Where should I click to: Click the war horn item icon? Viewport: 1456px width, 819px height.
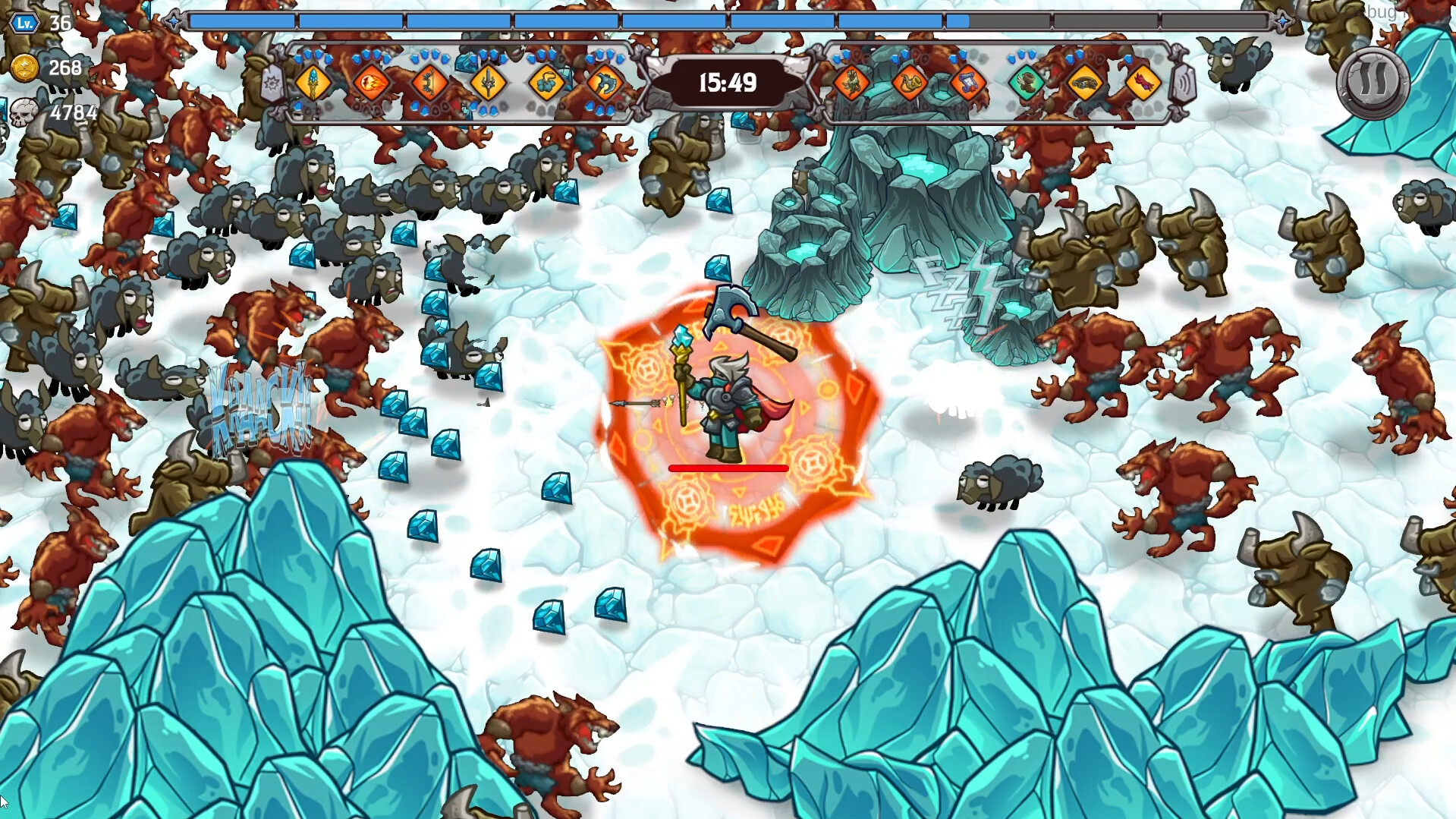(910, 84)
